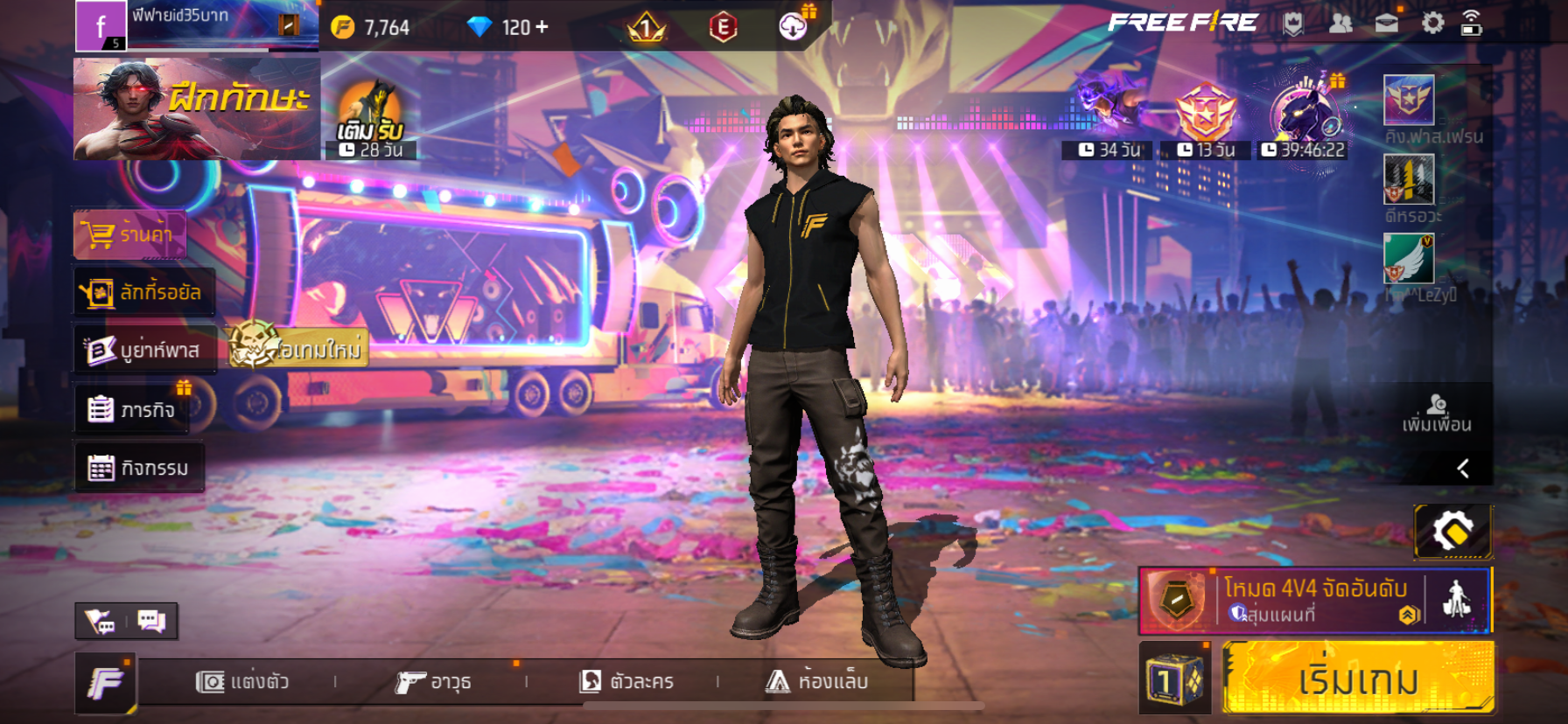Open the ลักกี้รอยัล Luck Royale menu
The width and height of the screenshot is (1568, 724).
coord(143,292)
